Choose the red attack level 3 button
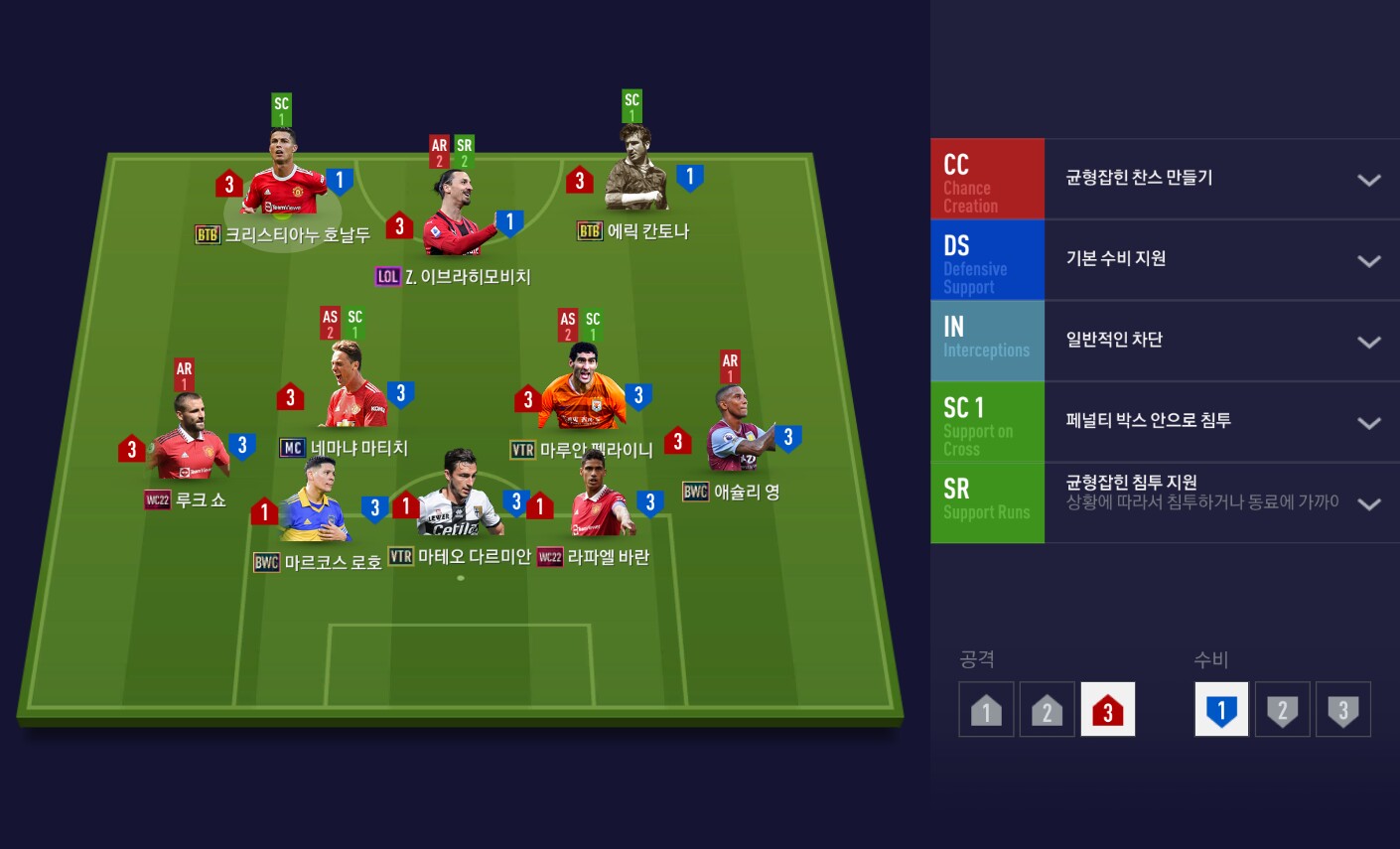Screen dimensions: 1400x849 [x=1107, y=709]
